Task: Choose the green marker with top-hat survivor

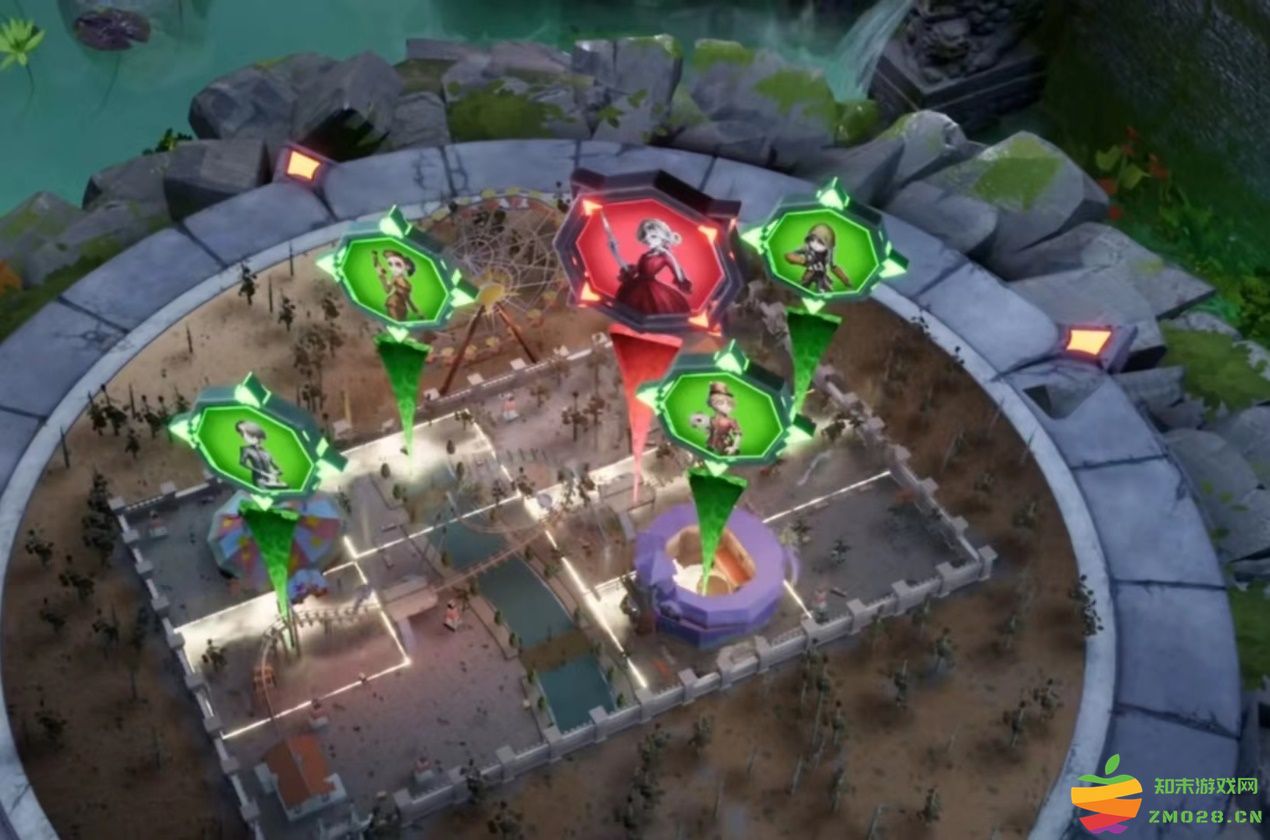Action: 724,415
